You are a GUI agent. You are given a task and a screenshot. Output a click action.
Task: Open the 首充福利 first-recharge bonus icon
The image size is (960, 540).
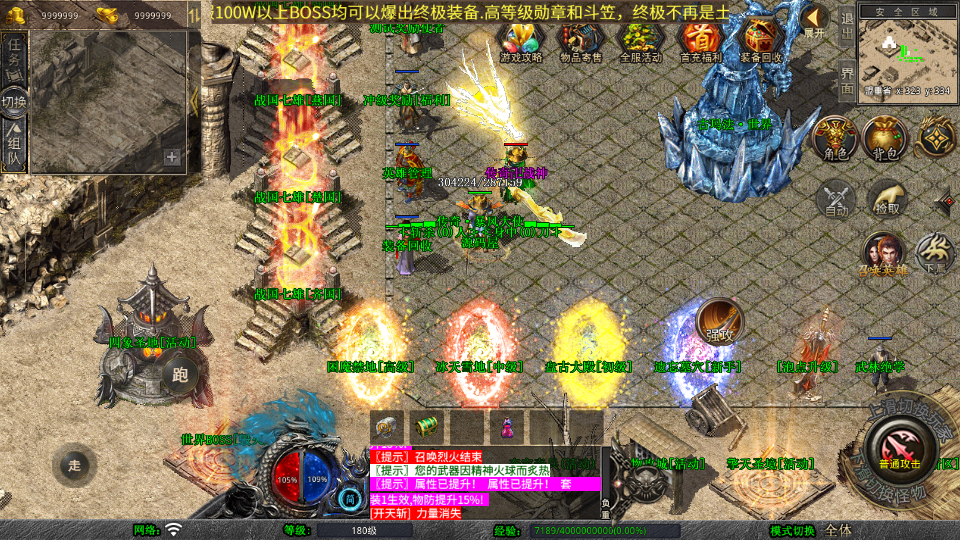(700, 40)
